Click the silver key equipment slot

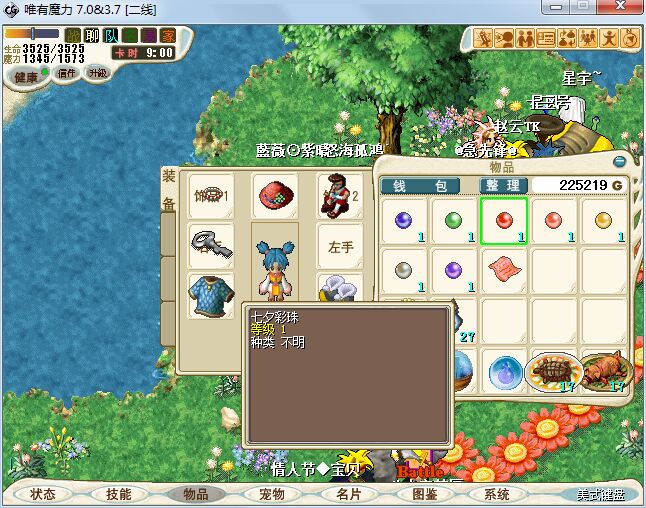(211, 247)
